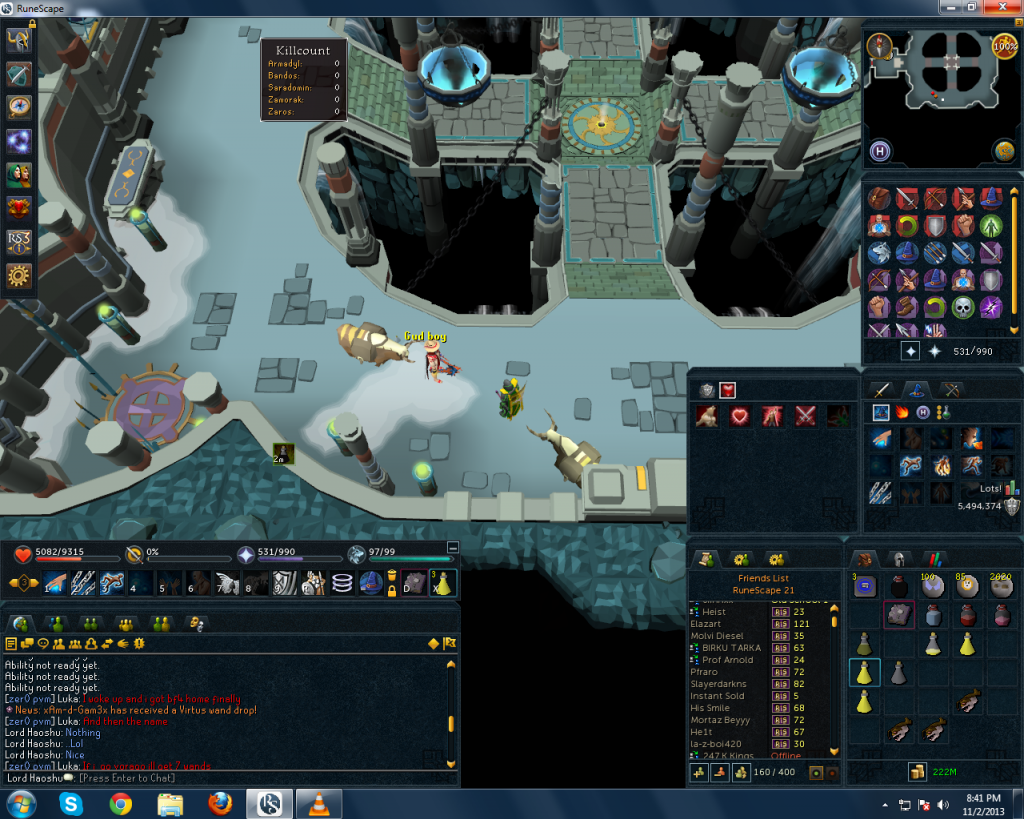This screenshot has width=1024, height=819.
Task: Use the yellow potion in slot X
Action: [x=442, y=582]
